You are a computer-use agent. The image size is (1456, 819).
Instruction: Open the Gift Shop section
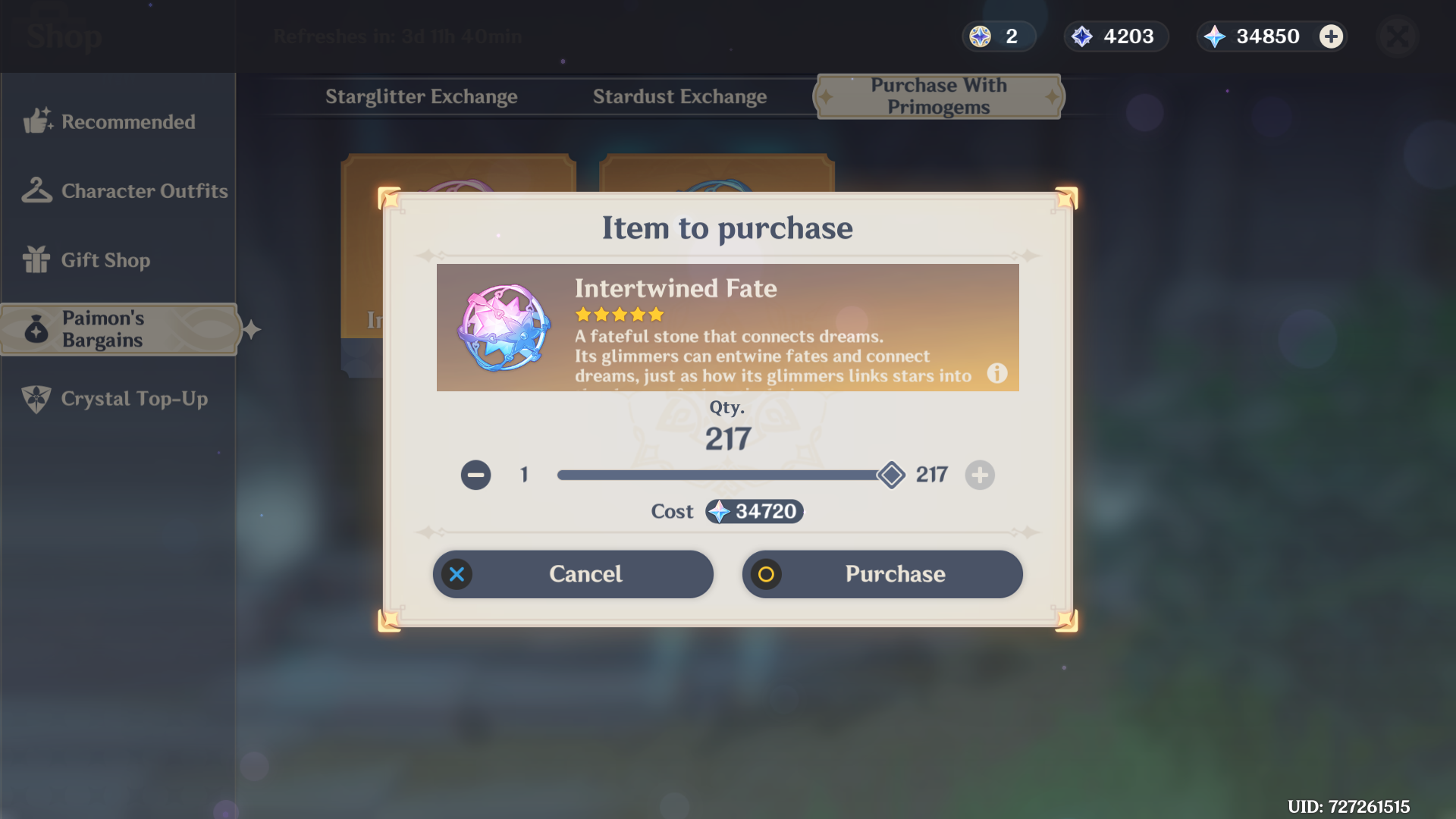105,260
